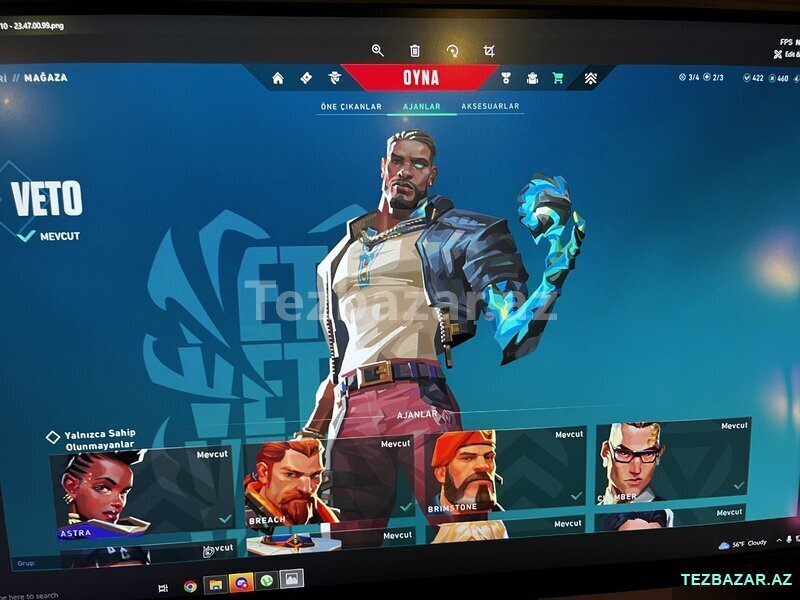Viewport: 800px width, 600px height.
Task: Go to the home screen icon
Action: click(278, 78)
